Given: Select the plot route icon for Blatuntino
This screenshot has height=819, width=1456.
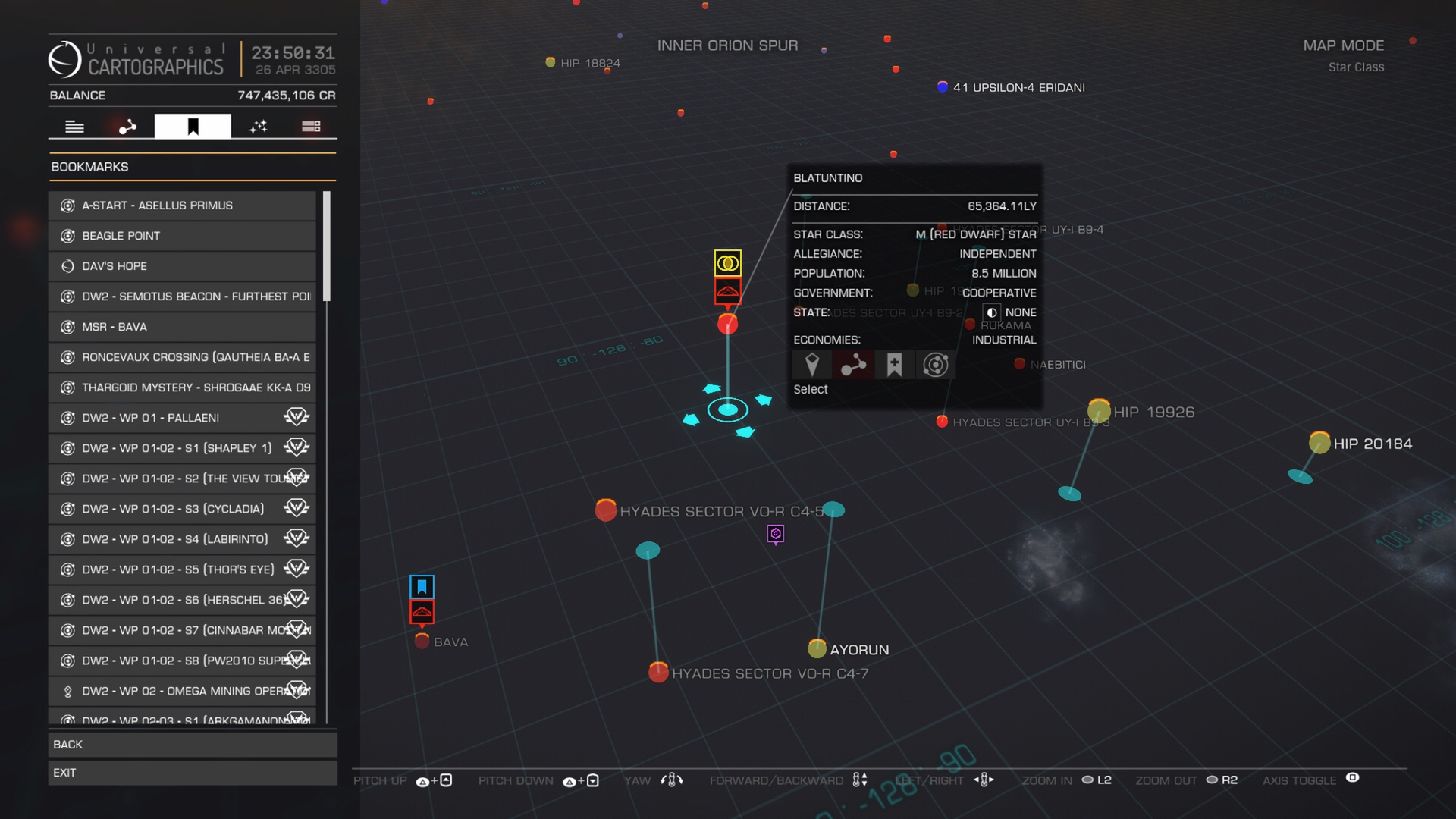Looking at the screenshot, I should point(853,365).
